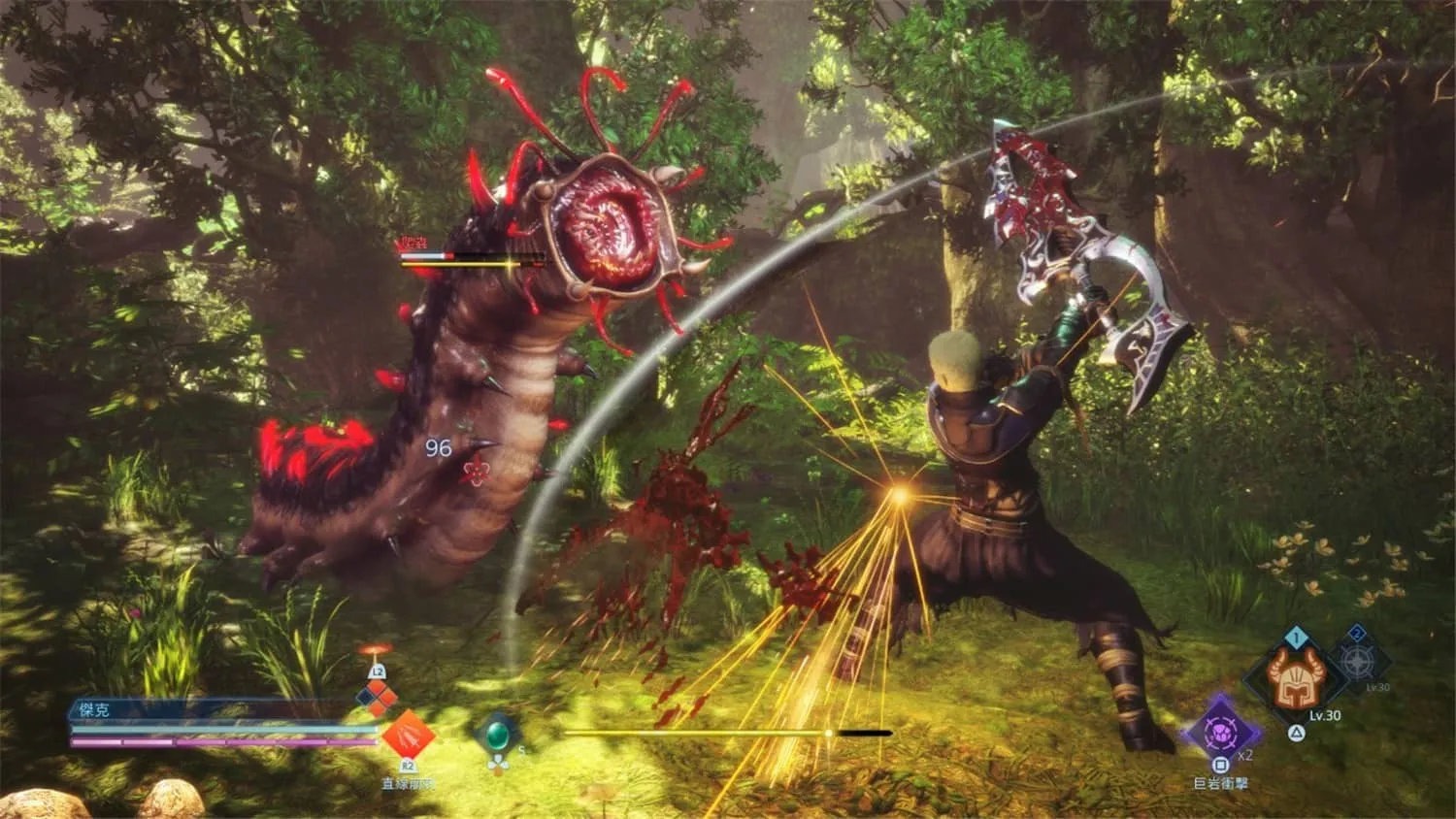Toggle companion slot 2 marker

pos(1356,633)
